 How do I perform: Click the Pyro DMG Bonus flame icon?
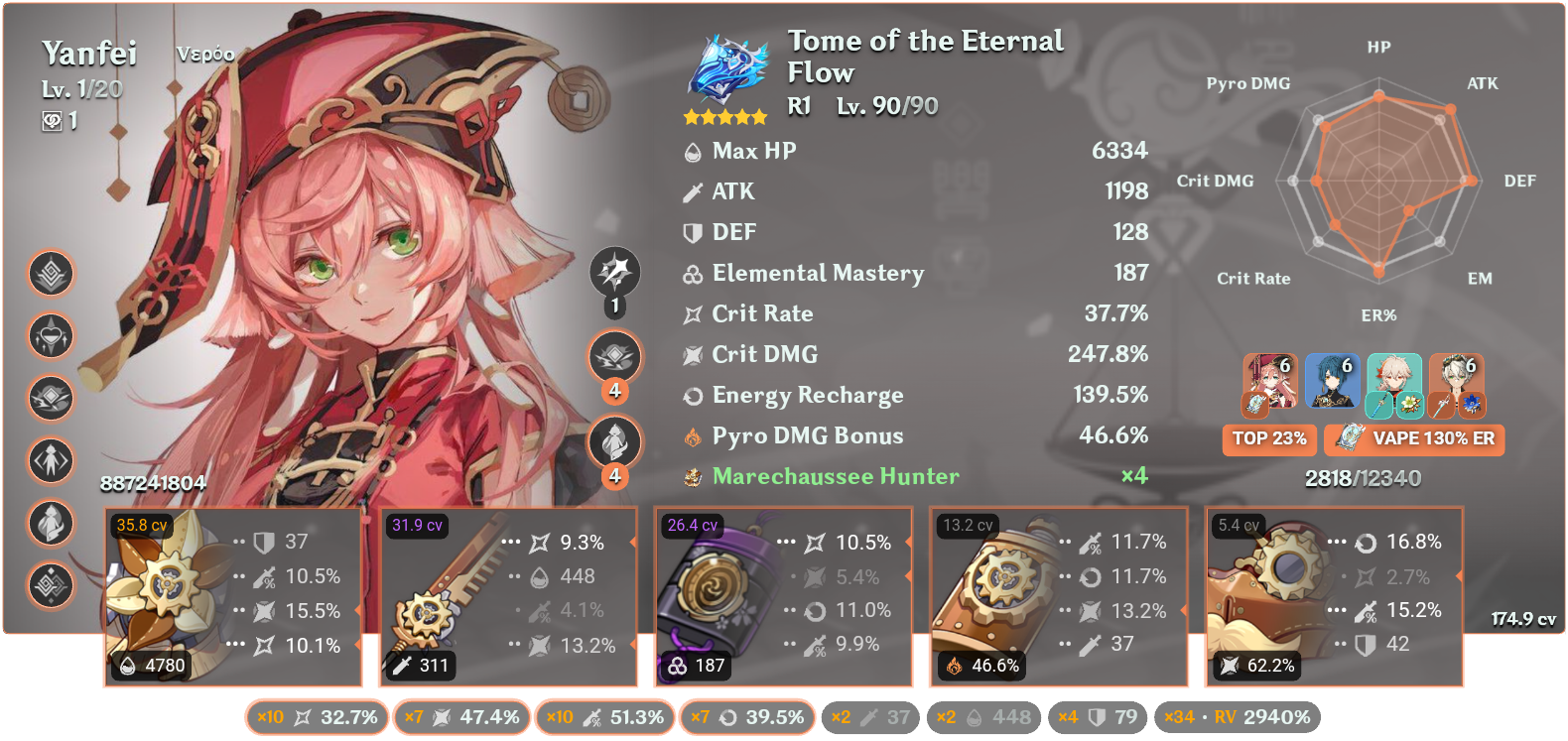pos(694,435)
